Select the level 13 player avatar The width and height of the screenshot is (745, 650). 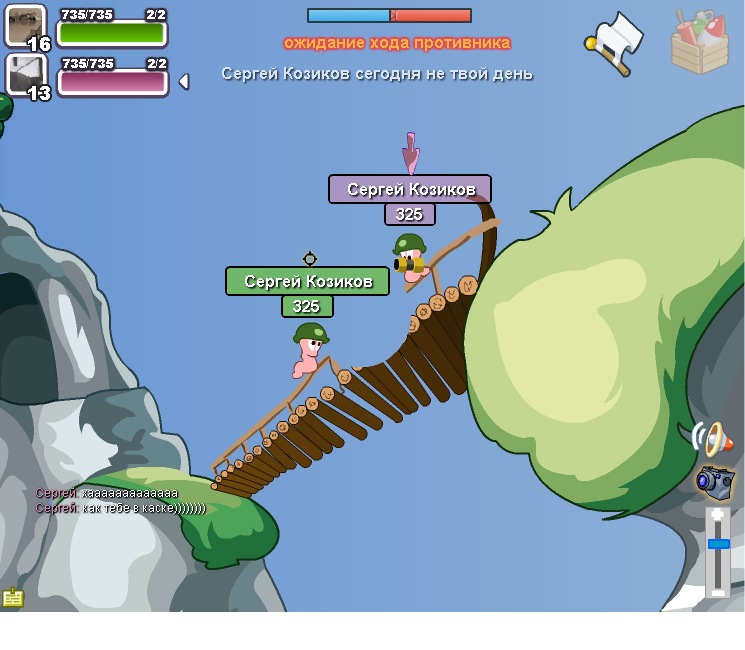tap(26, 75)
